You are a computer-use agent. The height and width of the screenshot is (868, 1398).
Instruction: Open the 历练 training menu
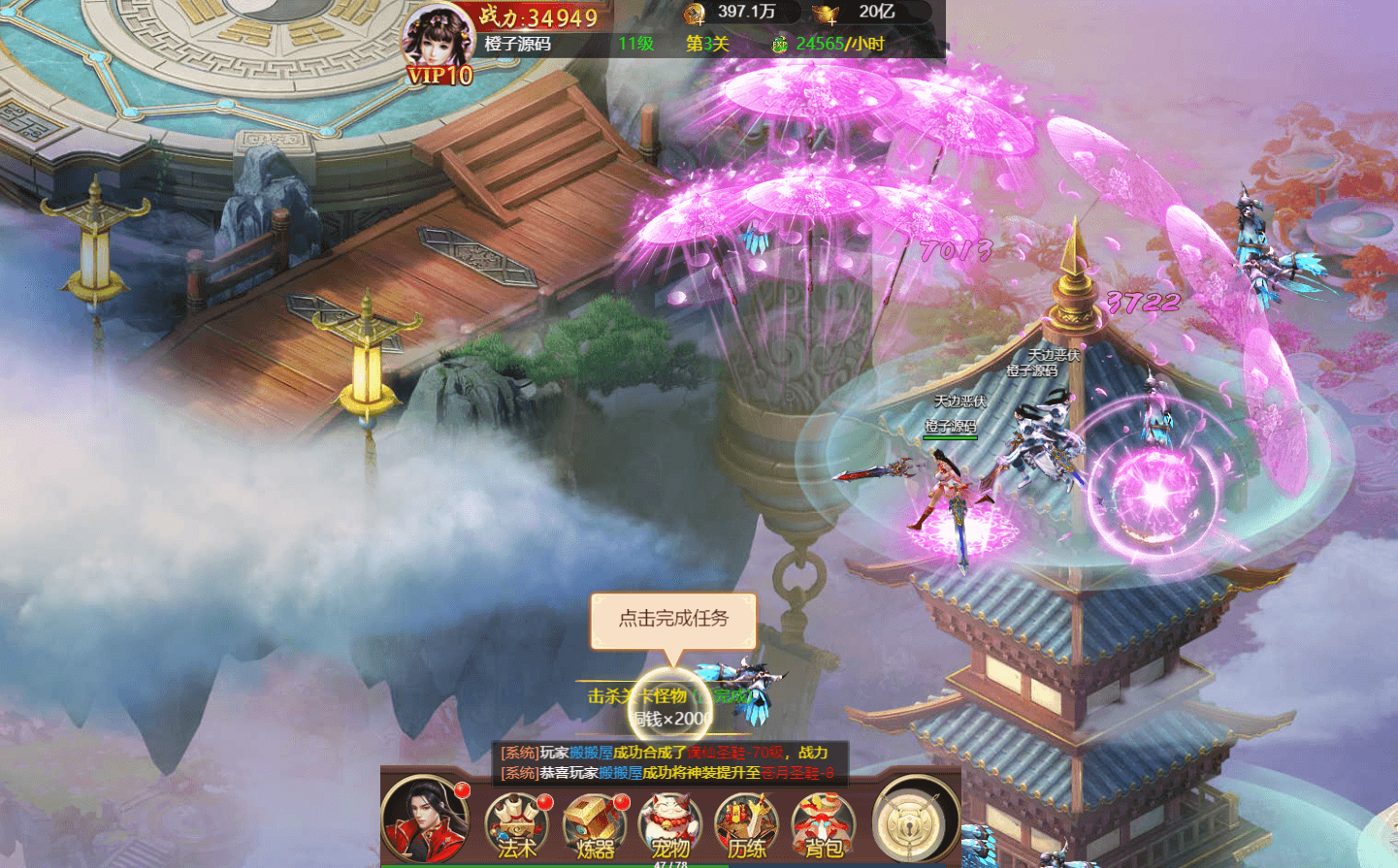[x=746, y=824]
